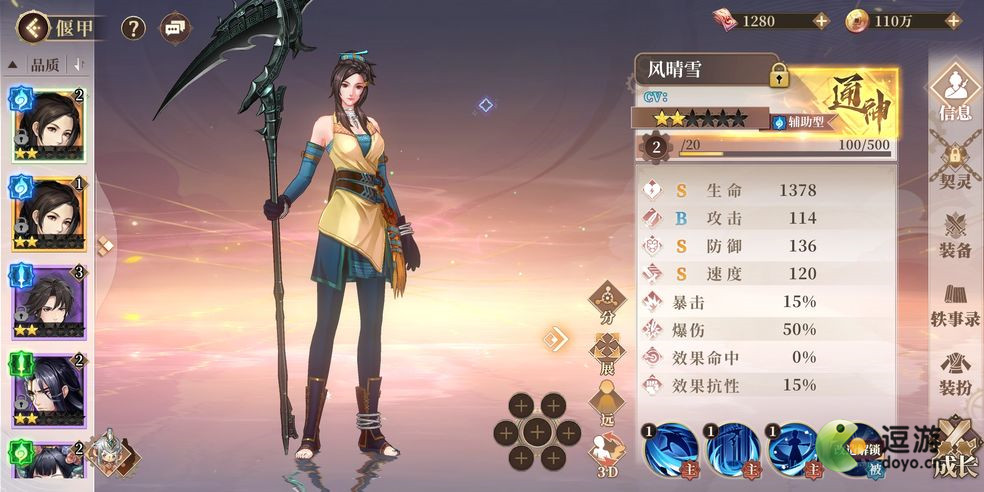Select the 分 share button
This screenshot has height=492, width=984.
pyautogui.click(x=606, y=302)
